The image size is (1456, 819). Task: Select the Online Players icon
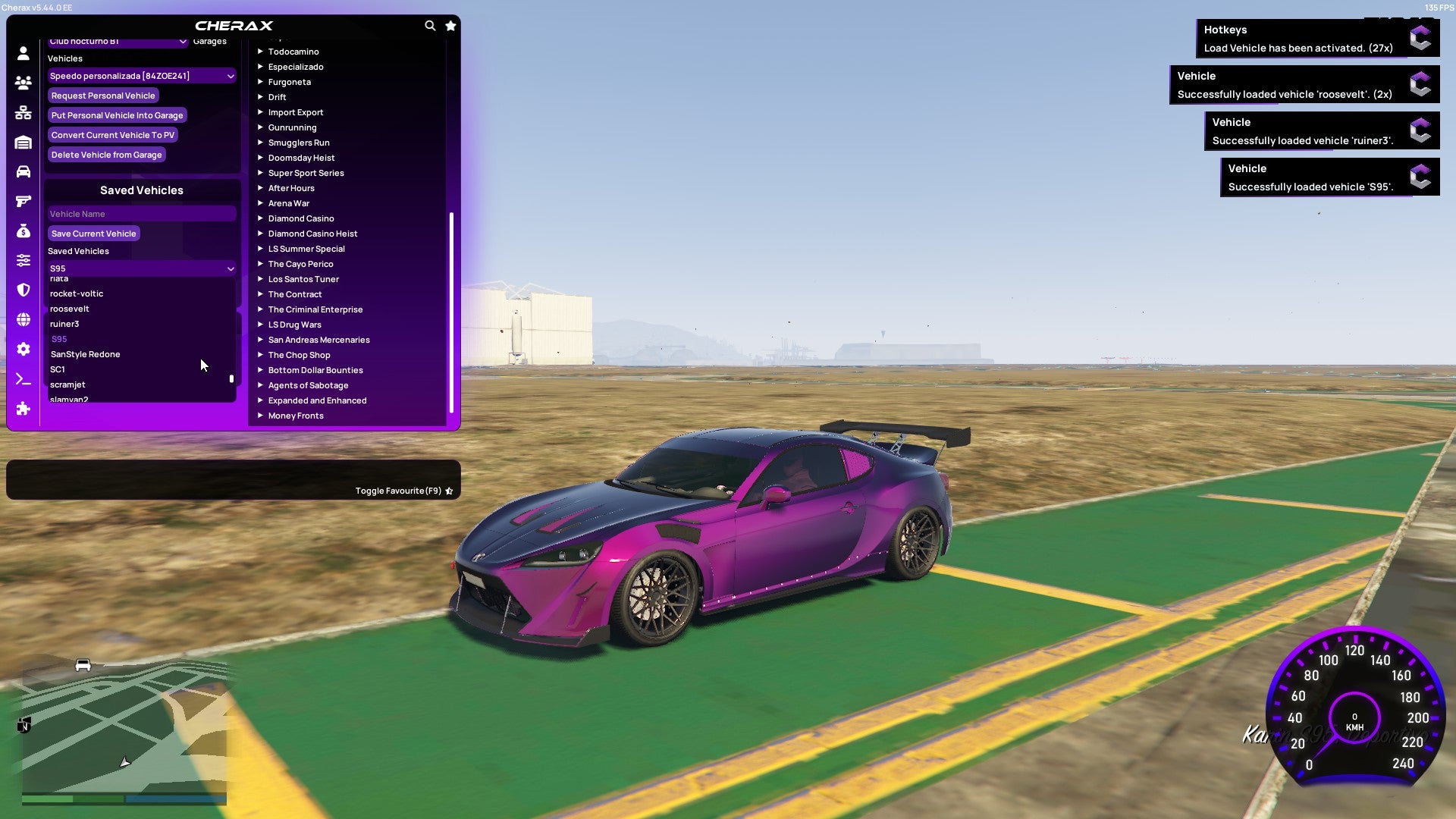[23, 83]
